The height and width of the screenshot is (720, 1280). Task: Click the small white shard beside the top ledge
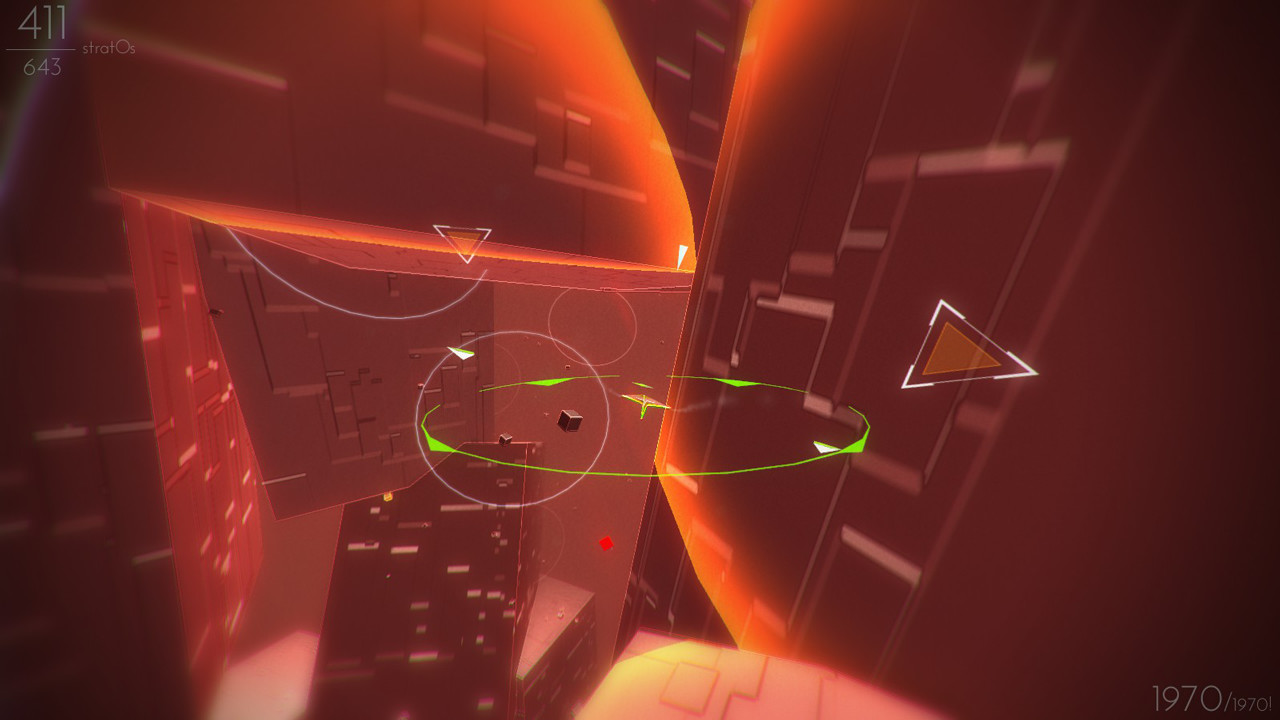click(x=683, y=254)
